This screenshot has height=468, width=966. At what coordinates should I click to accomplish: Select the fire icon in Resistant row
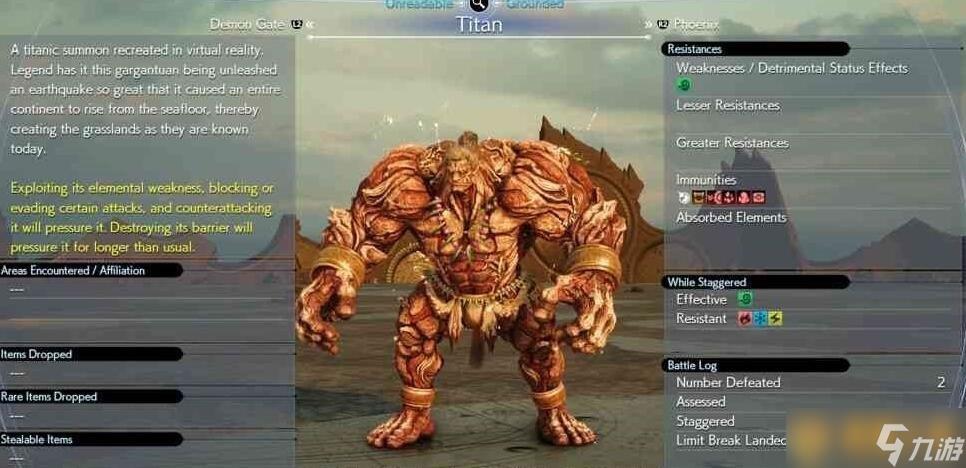(x=744, y=319)
